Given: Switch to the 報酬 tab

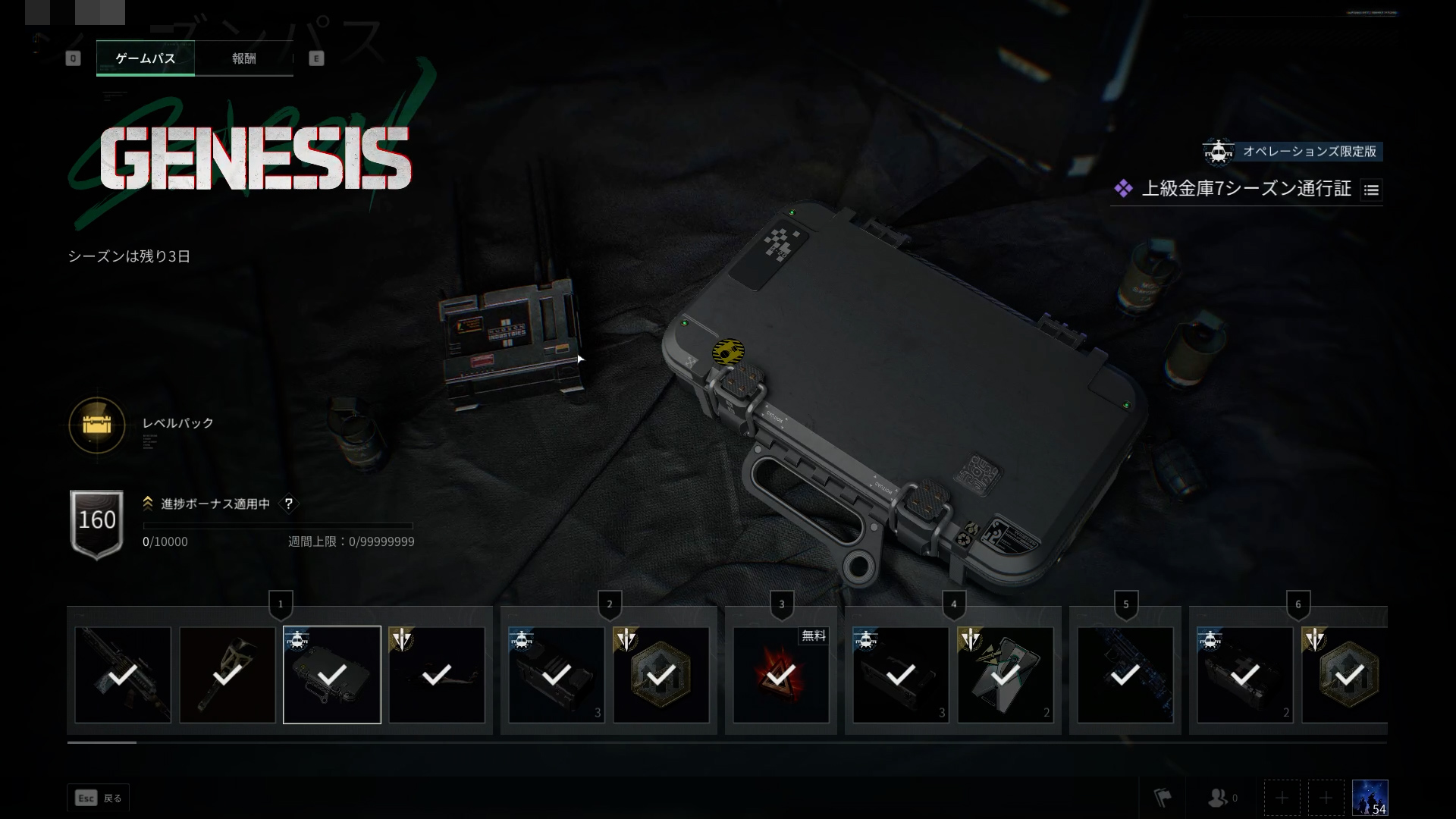Looking at the screenshot, I should [243, 58].
